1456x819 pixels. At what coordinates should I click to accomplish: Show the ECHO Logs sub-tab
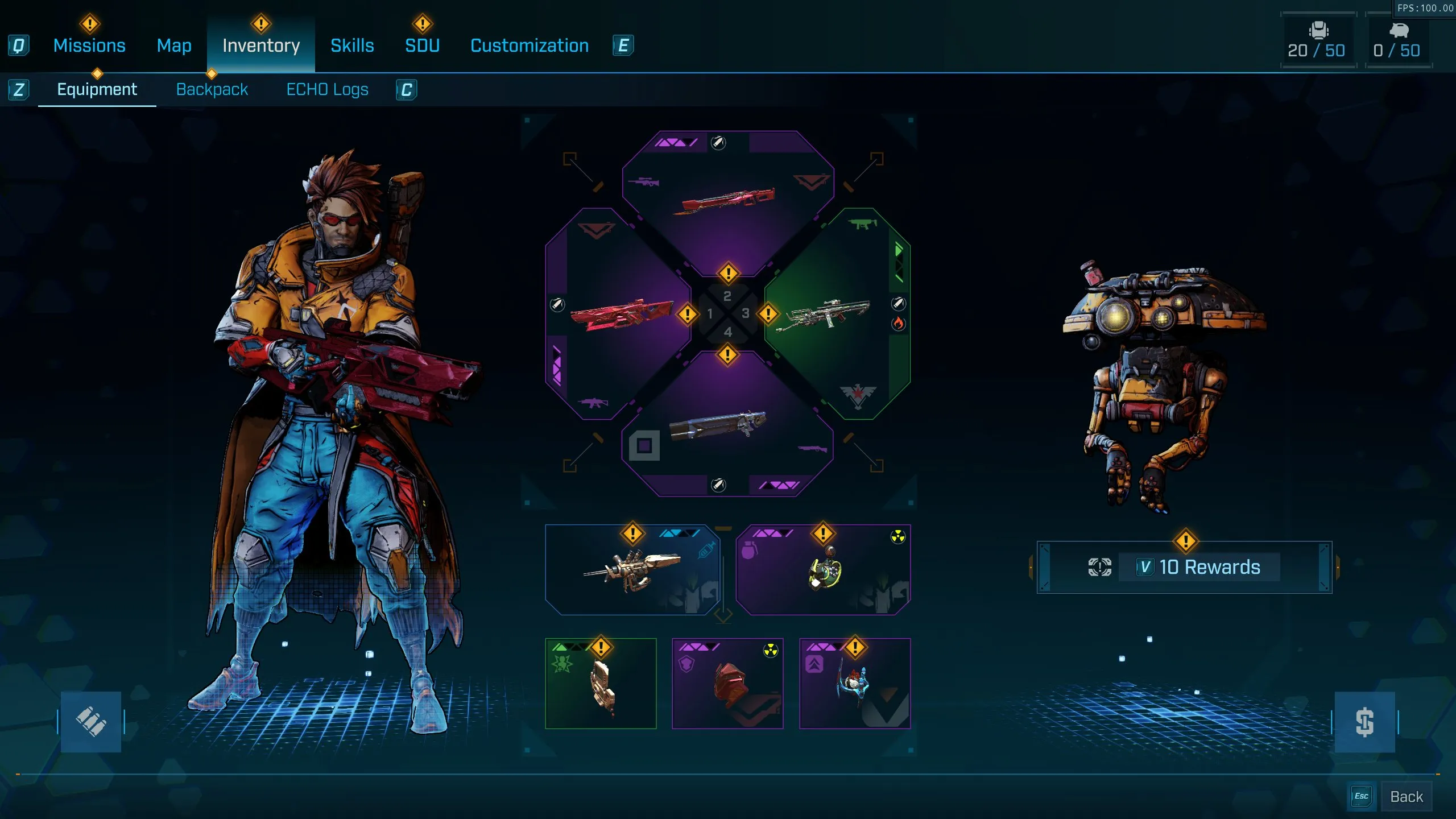[x=327, y=89]
